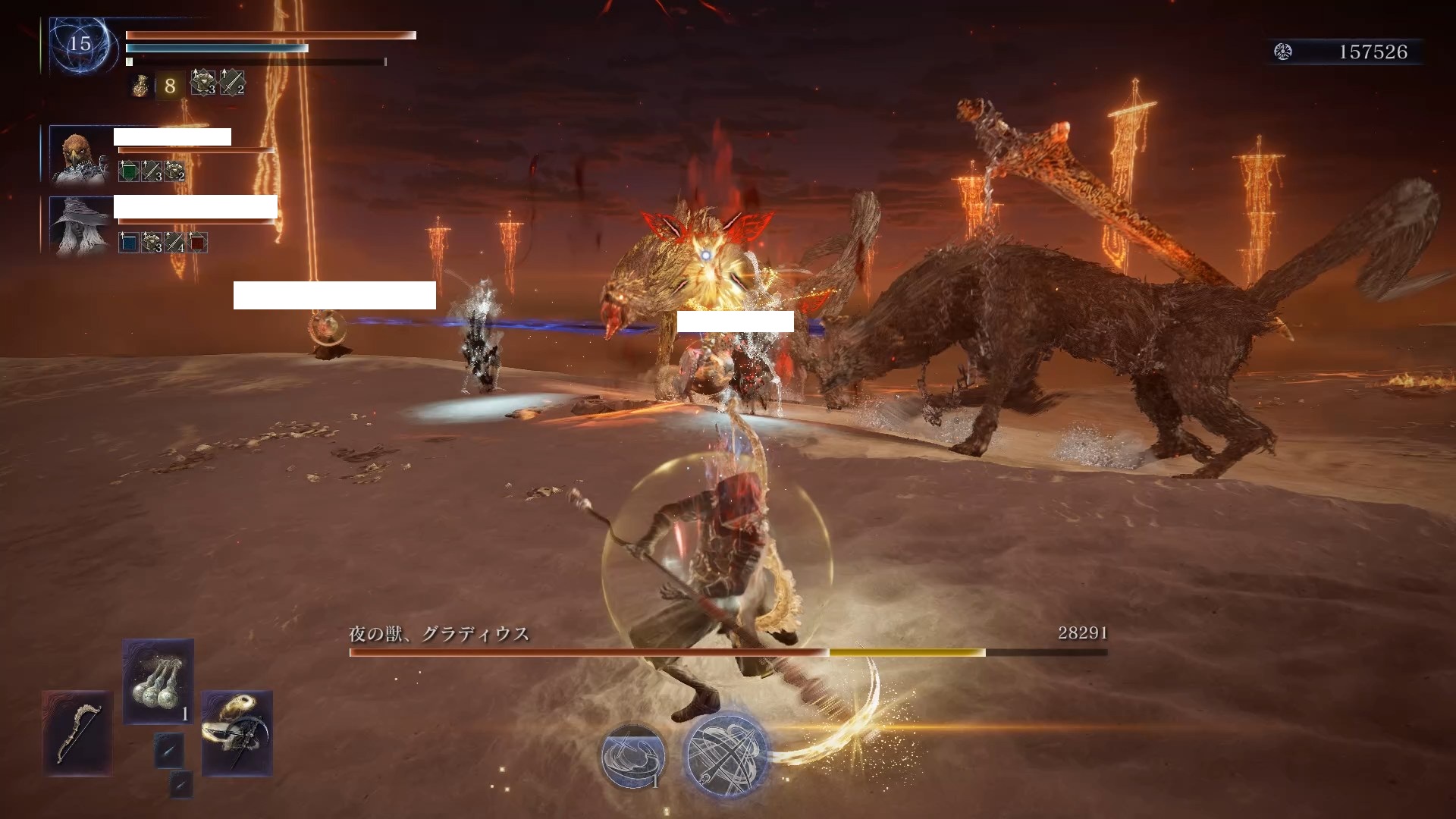Select the golden flask with count 8

(x=141, y=86)
